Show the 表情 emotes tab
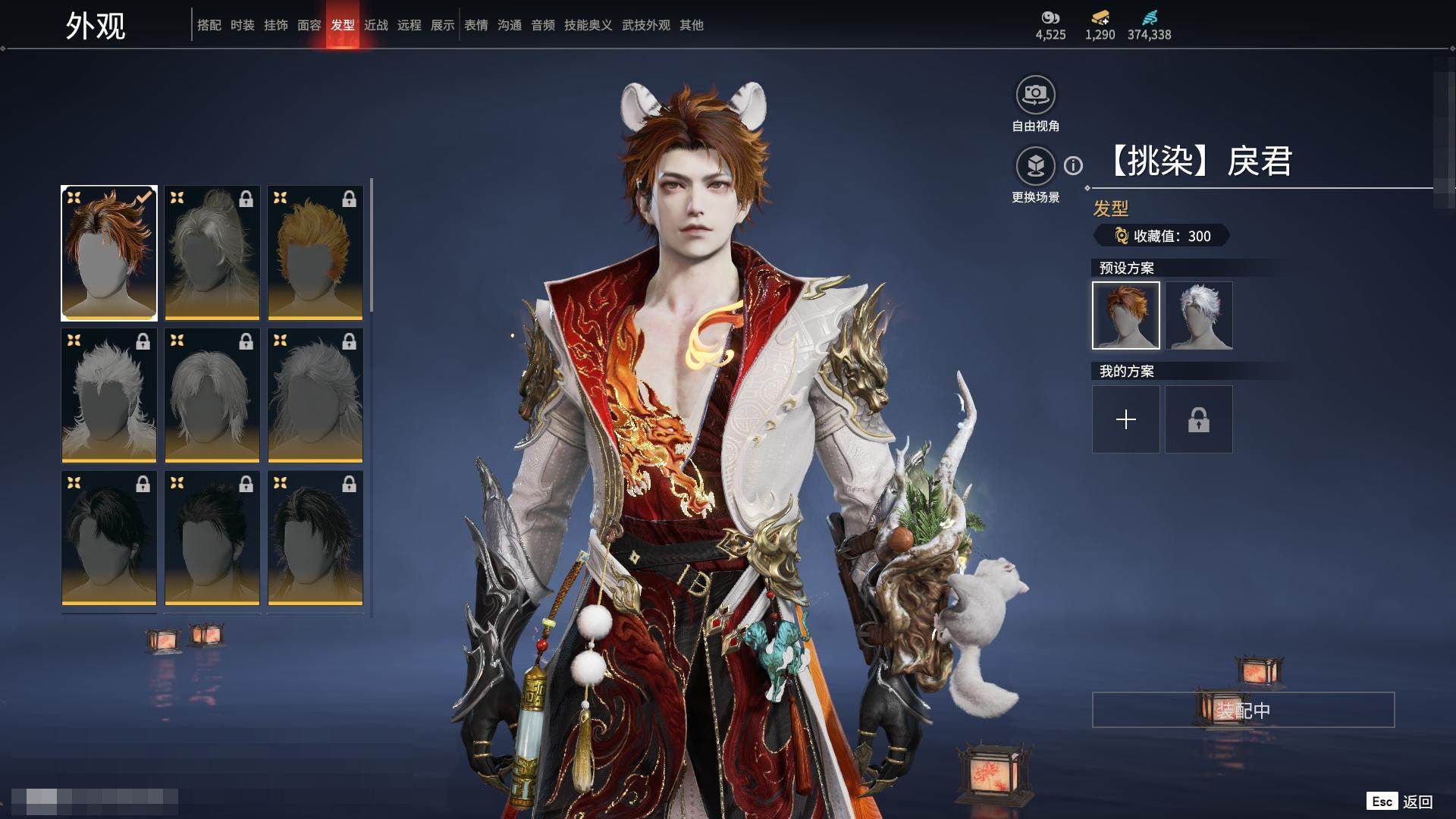 point(476,25)
